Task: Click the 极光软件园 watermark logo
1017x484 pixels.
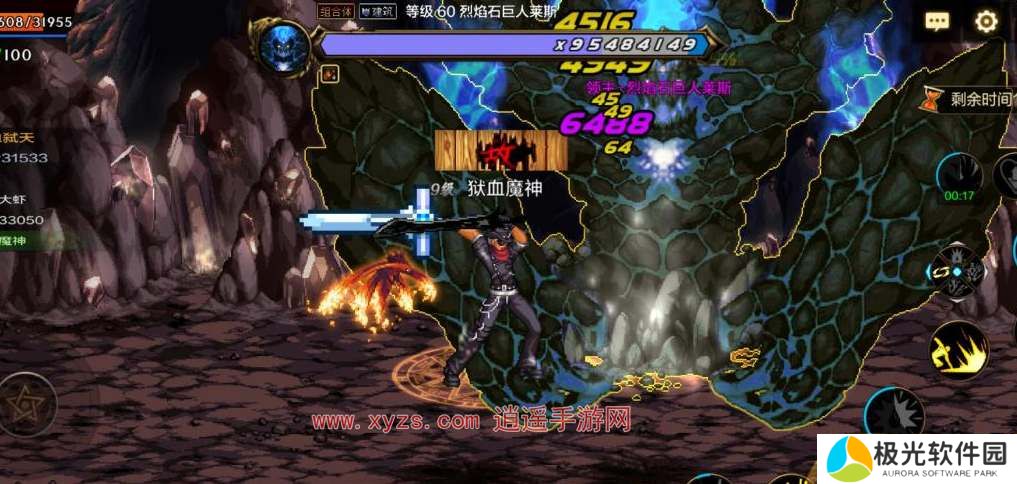Action: 916,459
